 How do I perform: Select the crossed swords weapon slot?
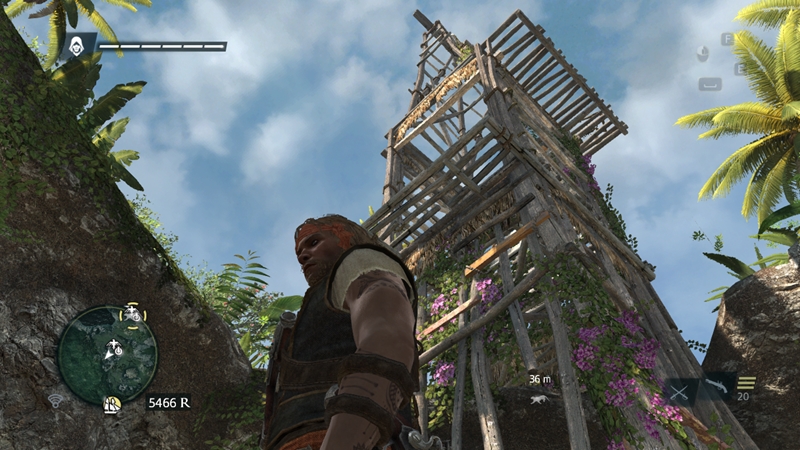pyautogui.click(x=681, y=392)
